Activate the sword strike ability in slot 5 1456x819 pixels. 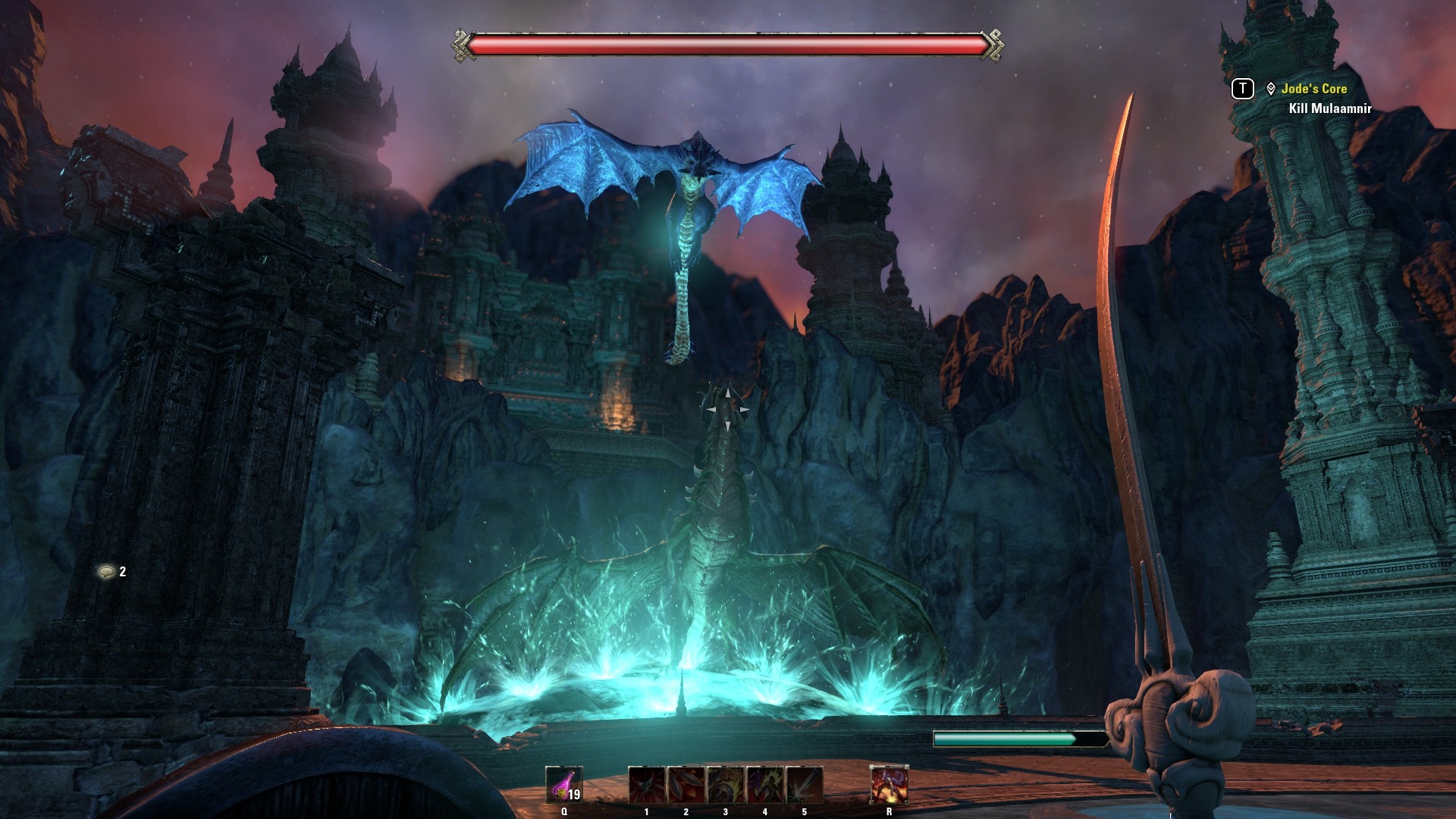click(x=805, y=785)
